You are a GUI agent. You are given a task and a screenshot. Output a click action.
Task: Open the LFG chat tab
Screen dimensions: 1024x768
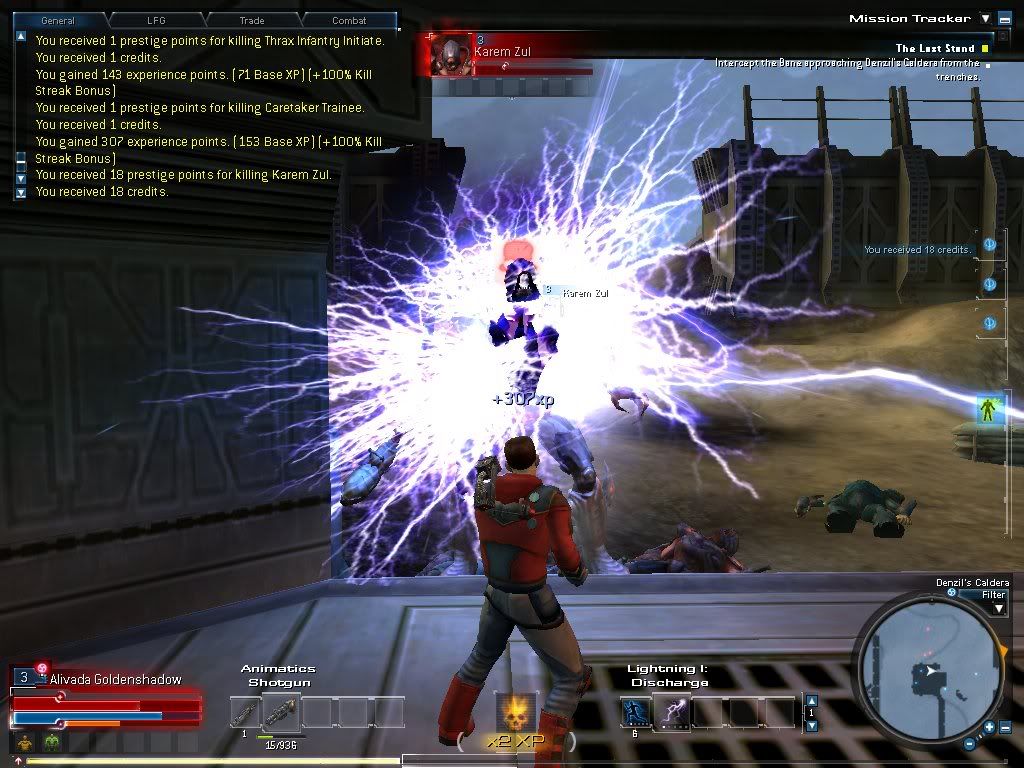click(156, 20)
